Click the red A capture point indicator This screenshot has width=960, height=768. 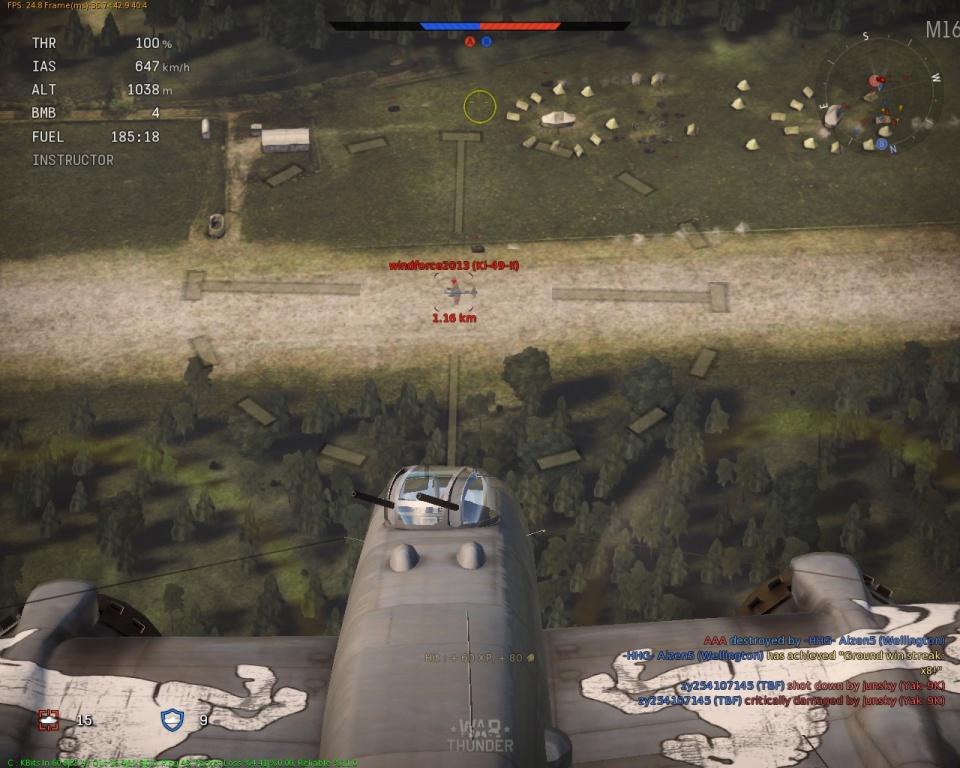point(470,42)
